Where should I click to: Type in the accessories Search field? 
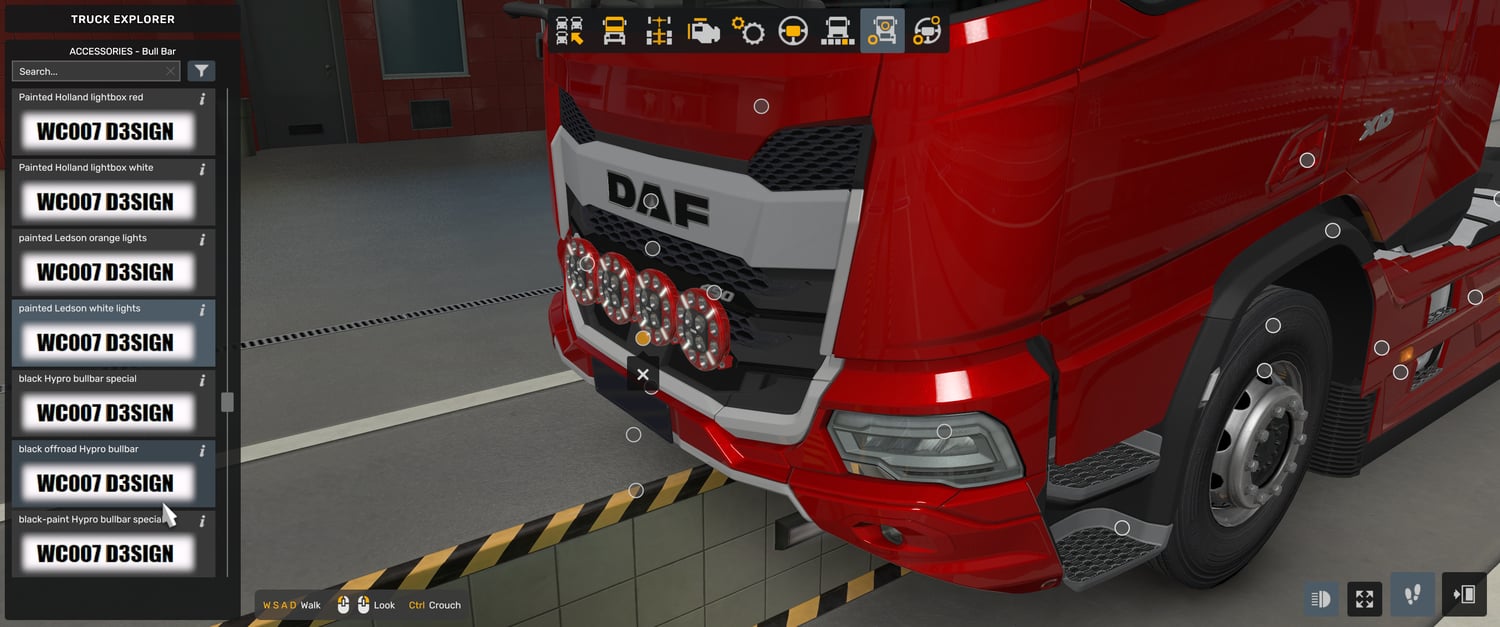[x=90, y=71]
